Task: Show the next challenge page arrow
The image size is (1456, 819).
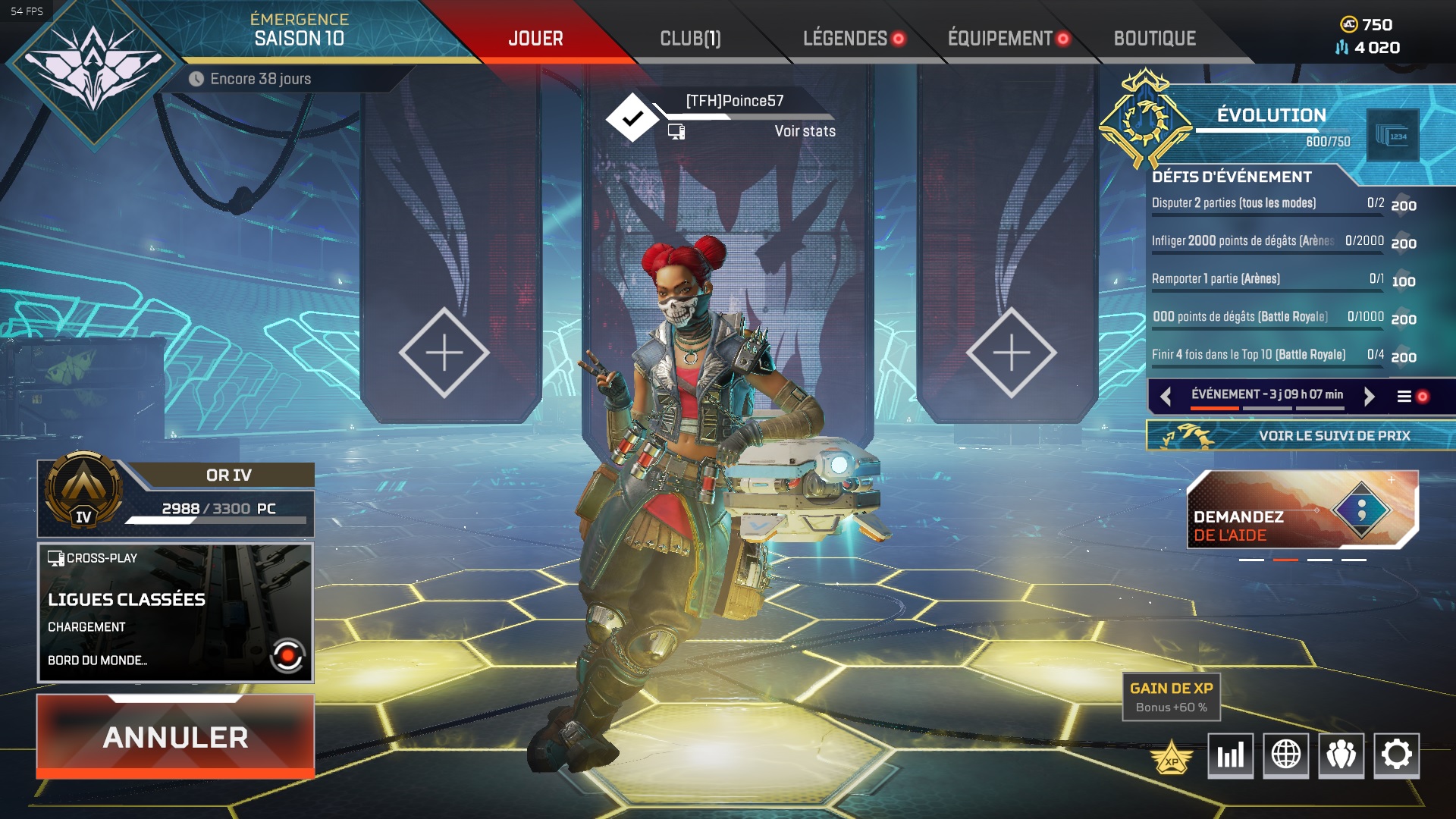Action: pos(1369,396)
